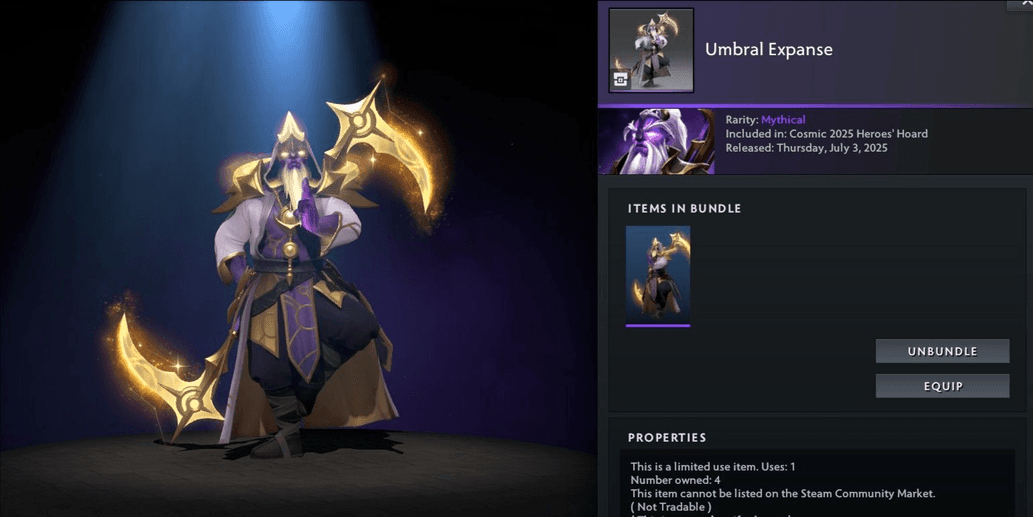Open the hero portrait beside rarity info
1033x517 pixels.
656,141
